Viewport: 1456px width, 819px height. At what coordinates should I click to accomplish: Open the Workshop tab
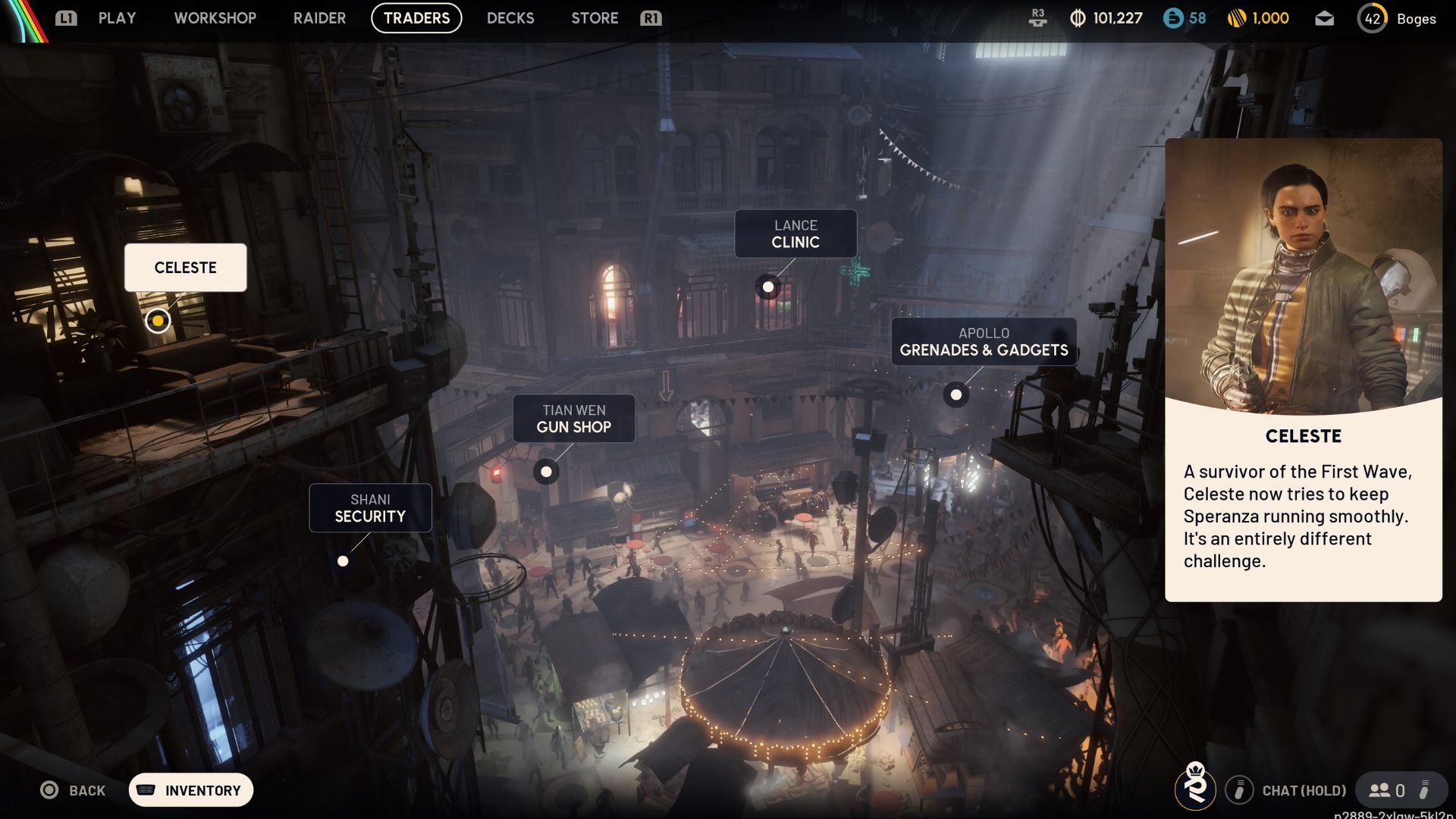(215, 18)
